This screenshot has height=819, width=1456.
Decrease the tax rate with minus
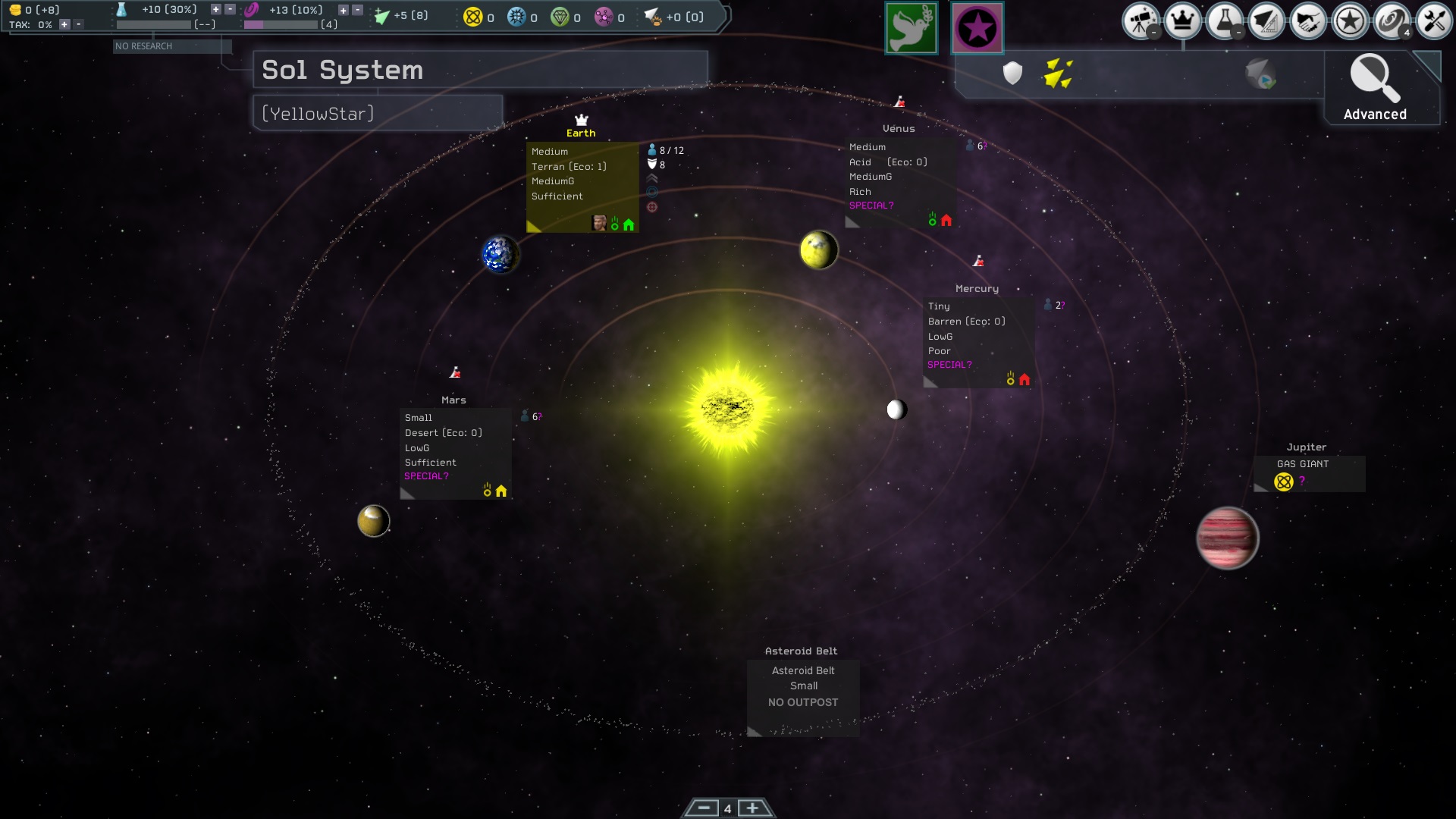77,24
